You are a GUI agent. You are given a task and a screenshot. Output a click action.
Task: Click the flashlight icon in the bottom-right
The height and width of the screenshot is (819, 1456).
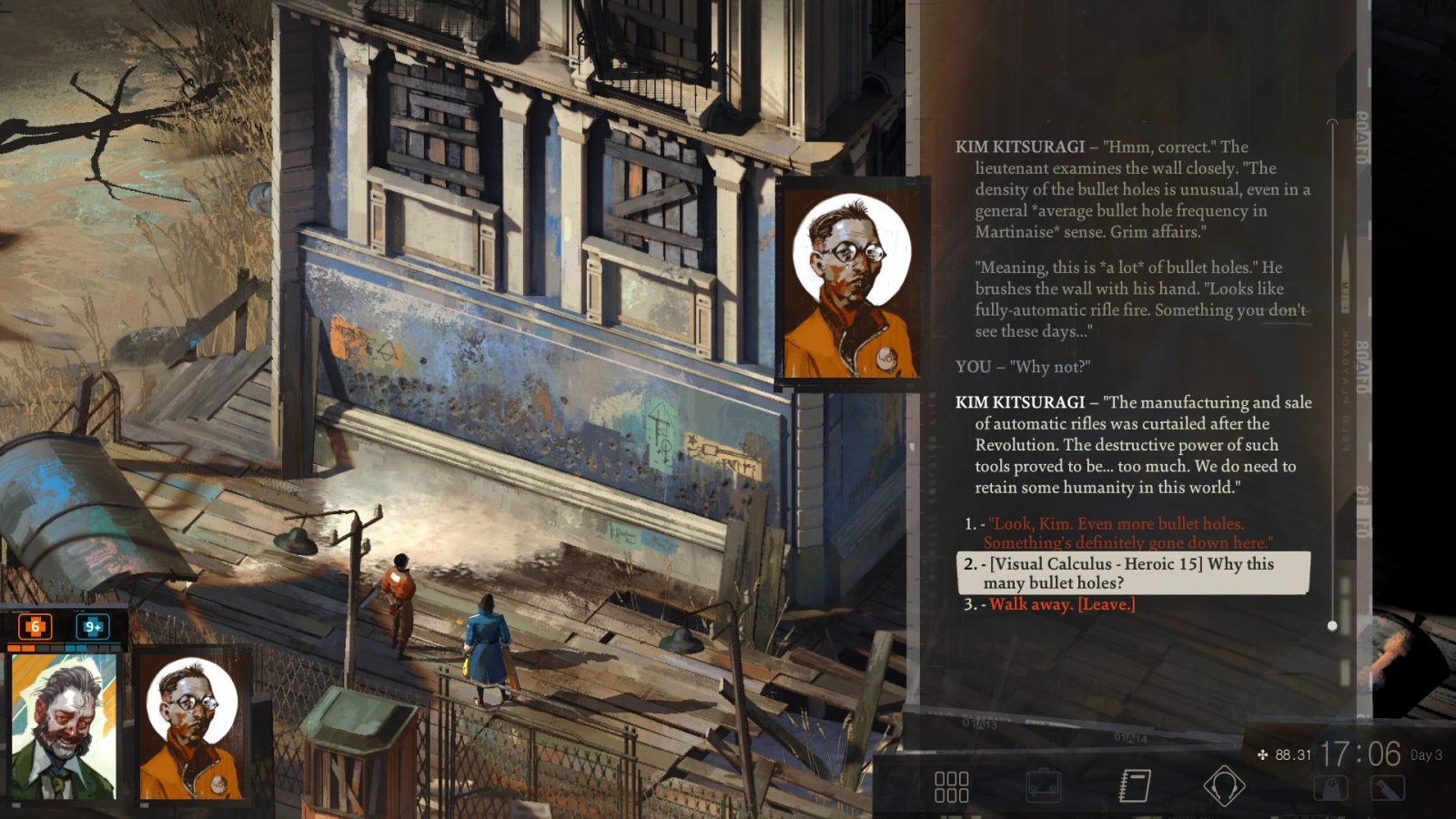[x=1386, y=787]
